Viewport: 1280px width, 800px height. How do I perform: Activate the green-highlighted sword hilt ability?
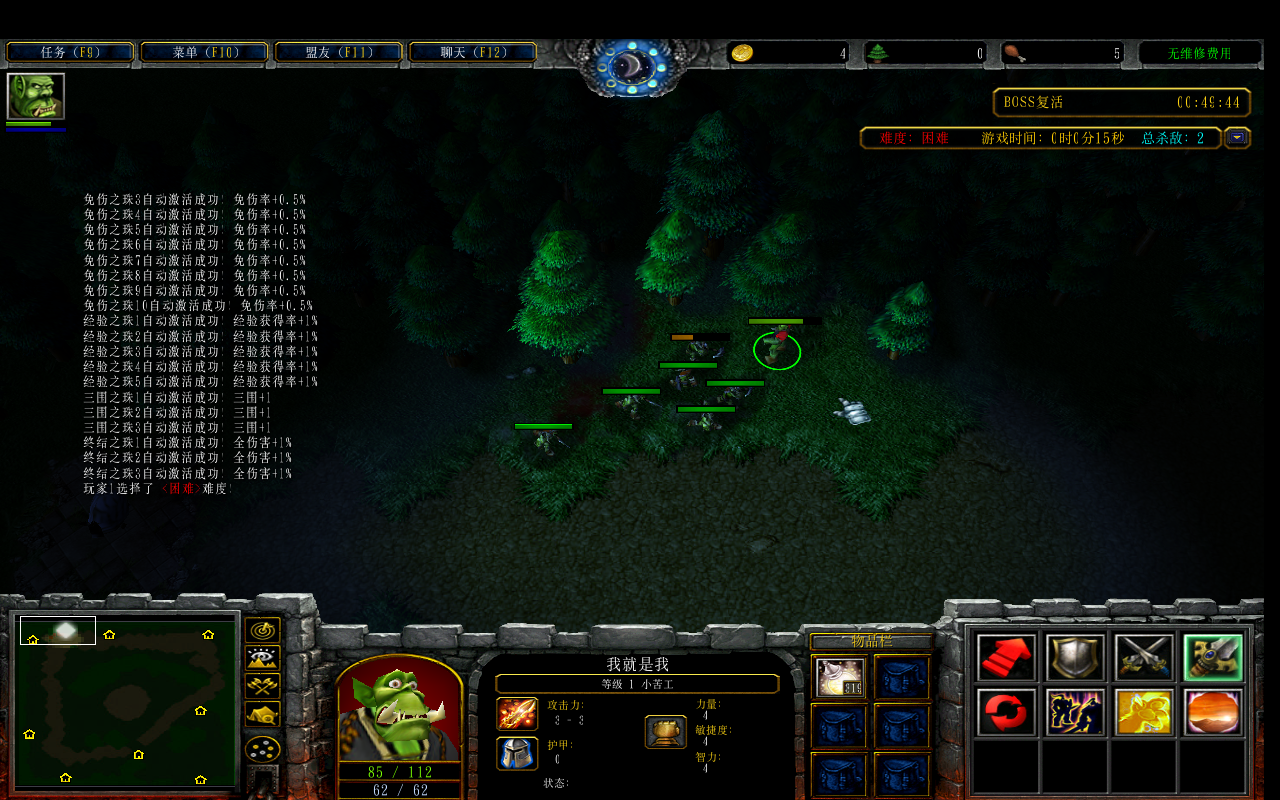(1213, 658)
